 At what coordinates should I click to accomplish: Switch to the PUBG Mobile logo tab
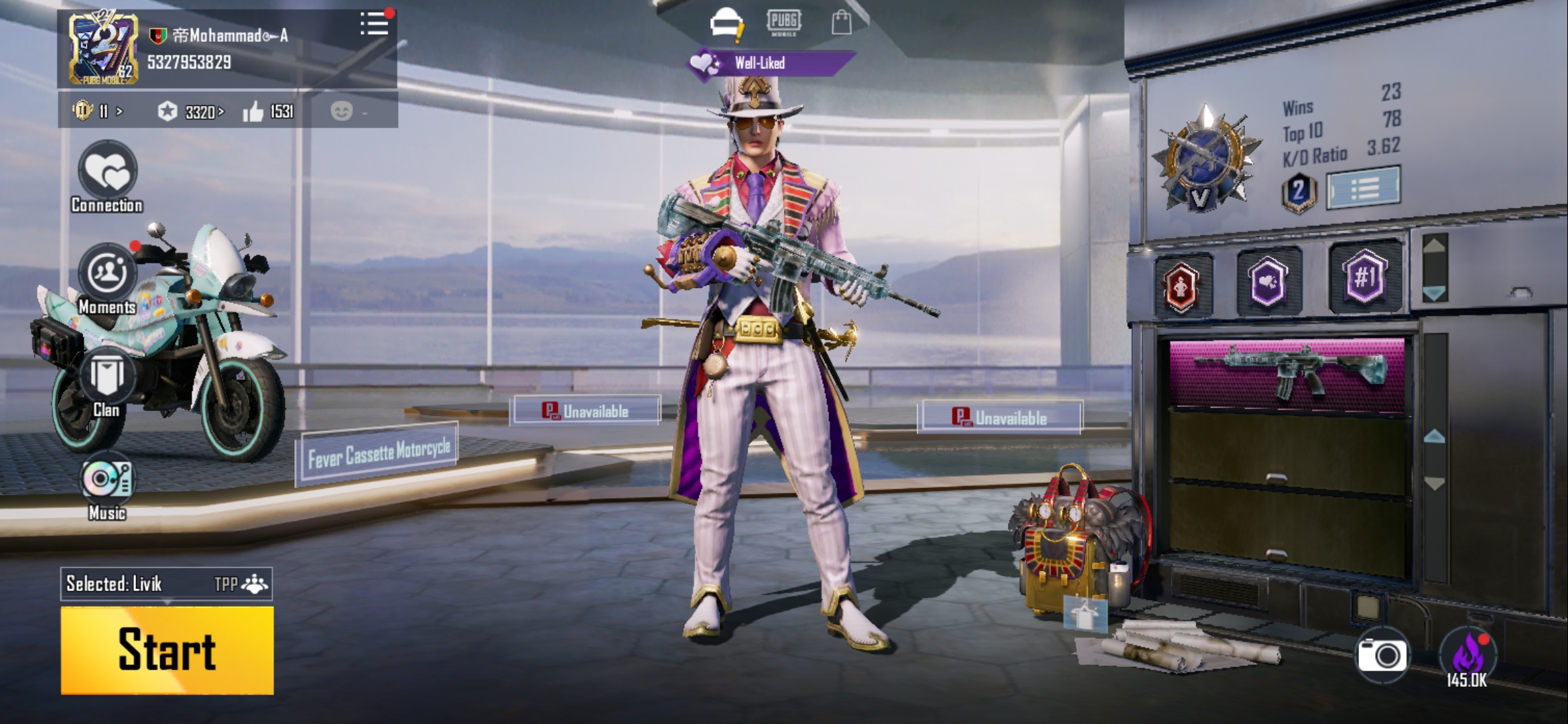tap(783, 22)
